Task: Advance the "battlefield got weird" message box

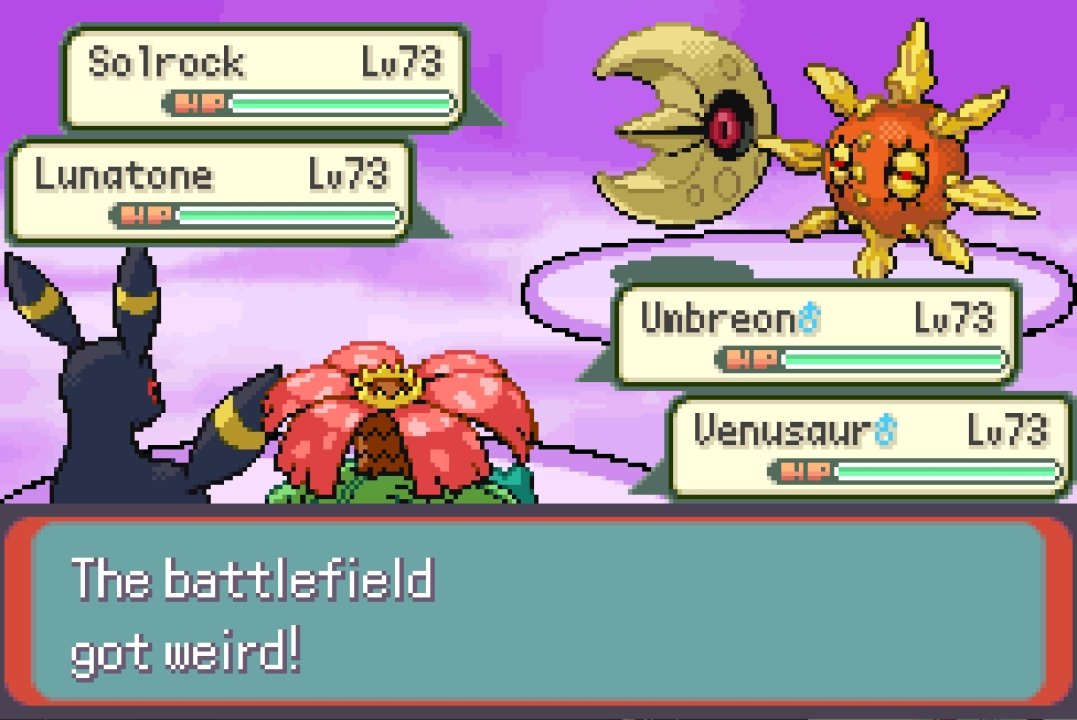Action: 538,612
